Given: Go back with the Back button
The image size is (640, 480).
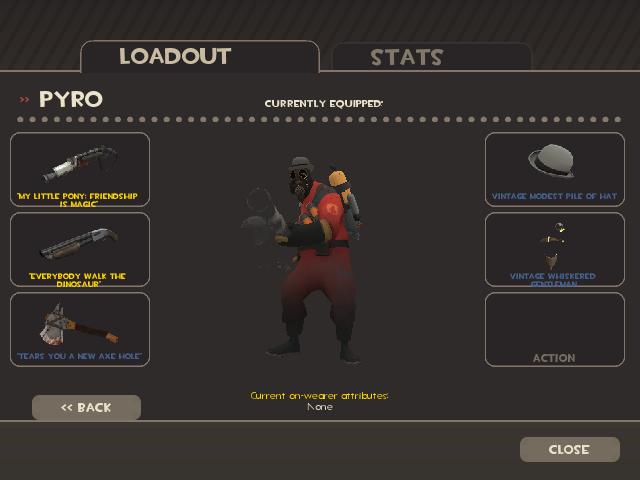Looking at the screenshot, I should 86,407.
